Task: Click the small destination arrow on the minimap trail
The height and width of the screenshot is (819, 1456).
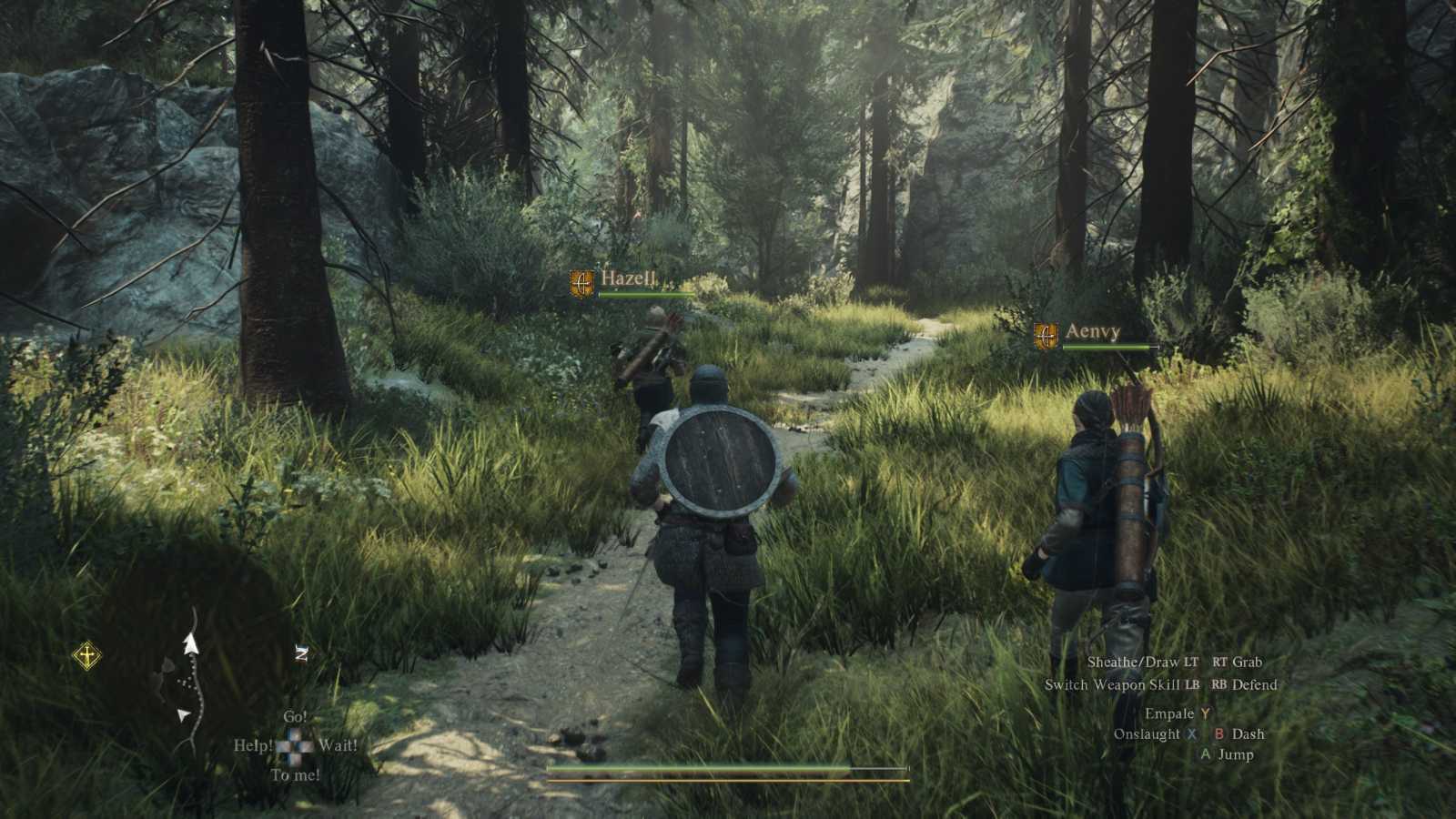Action: [183, 714]
